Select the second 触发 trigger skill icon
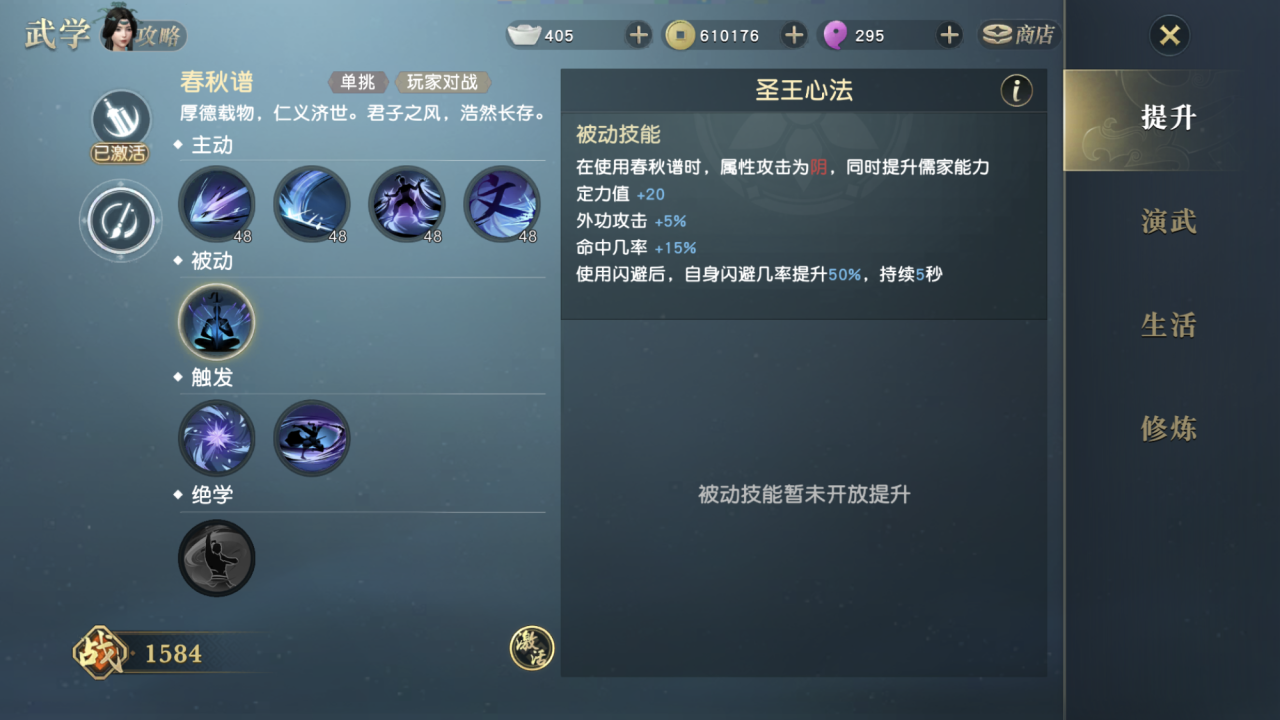Image resolution: width=1280 pixels, height=720 pixels. (311, 438)
